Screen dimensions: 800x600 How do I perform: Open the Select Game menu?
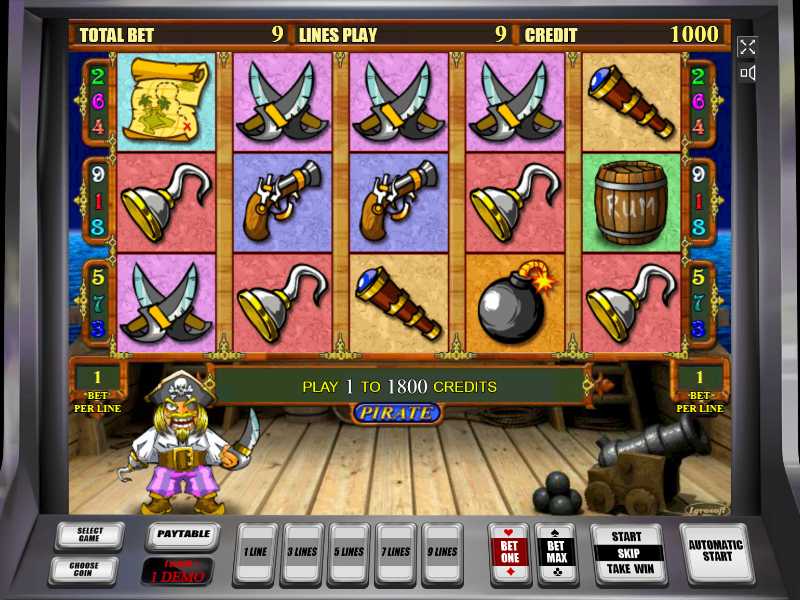pyautogui.click(x=87, y=536)
